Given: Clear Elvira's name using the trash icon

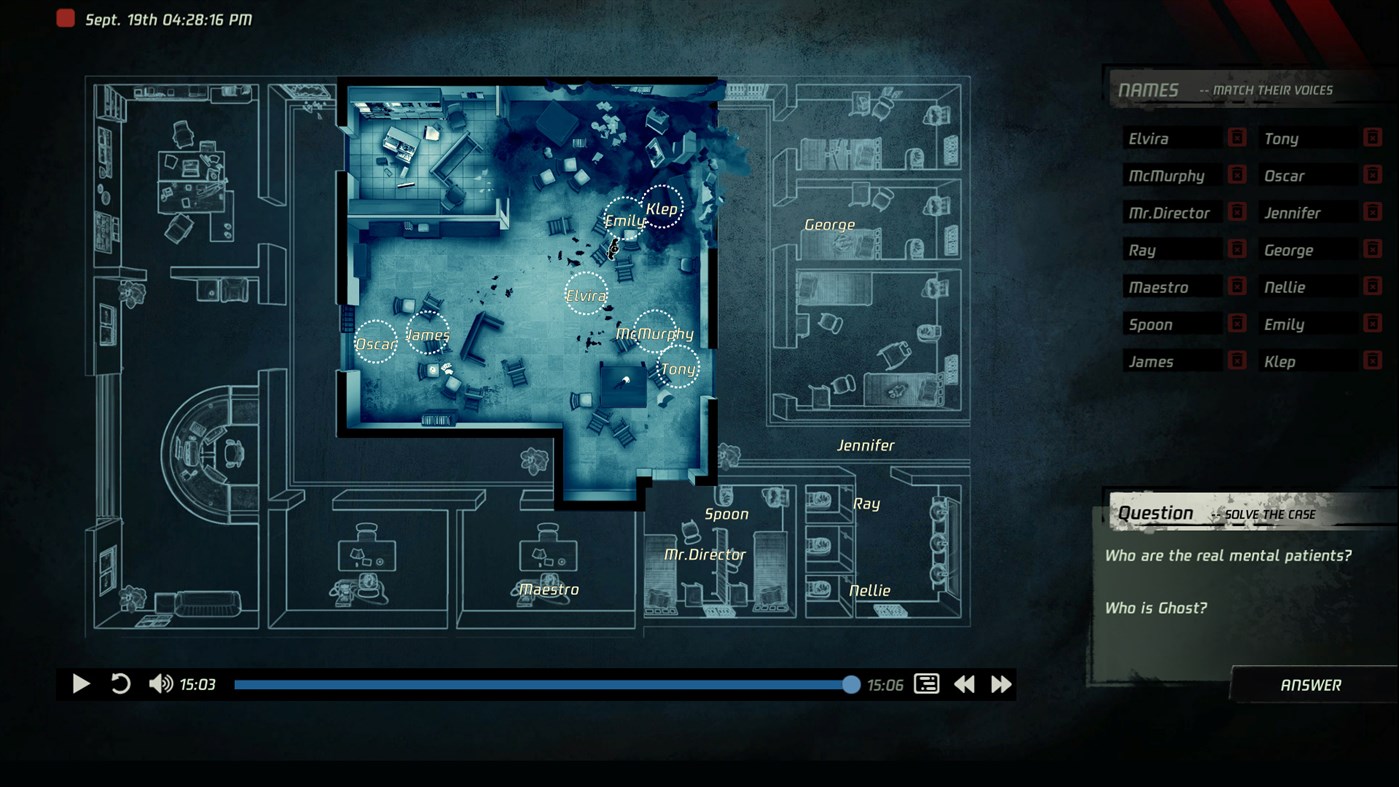Looking at the screenshot, I should tap(1238, 137).
